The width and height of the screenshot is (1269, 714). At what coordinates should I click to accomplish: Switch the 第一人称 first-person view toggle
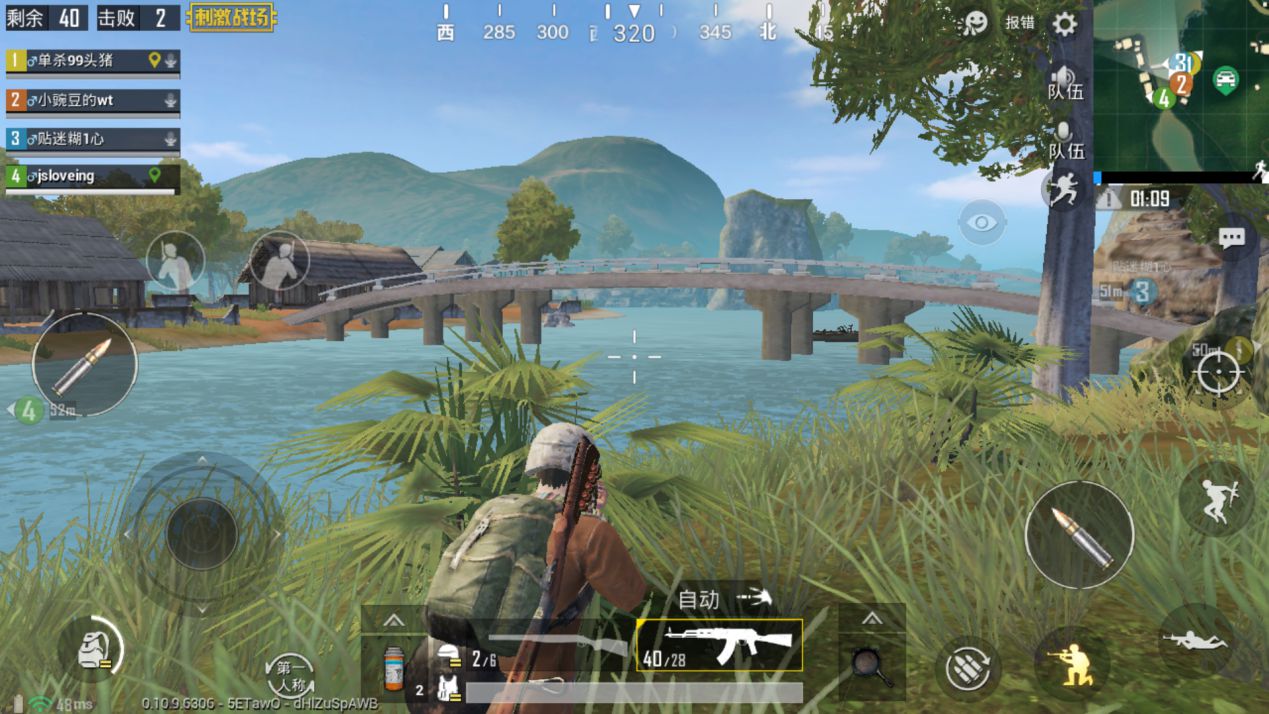(291, 673)
